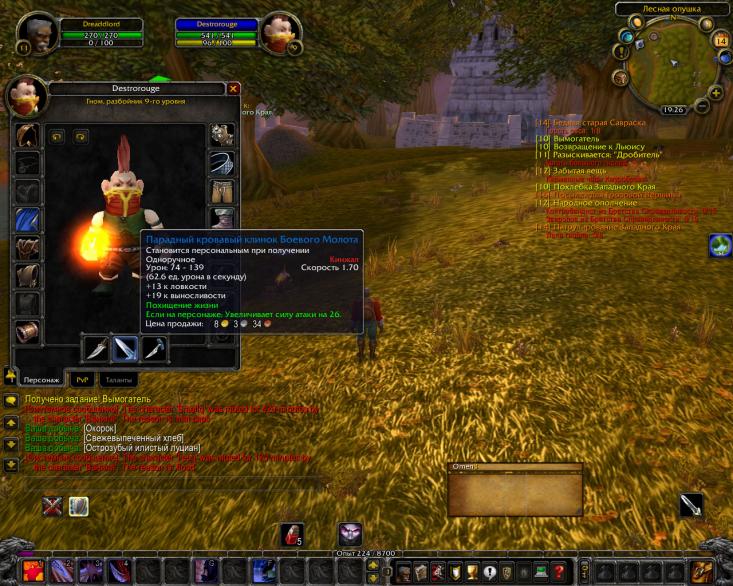Select the equipped pants slot

tap(222, 191)
